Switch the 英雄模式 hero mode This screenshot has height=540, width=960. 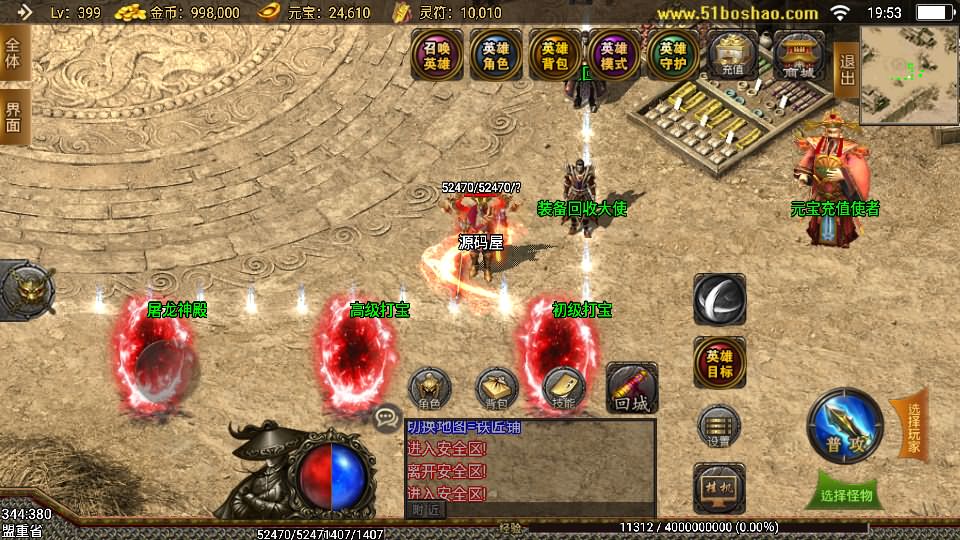click(x=614, y=55)
